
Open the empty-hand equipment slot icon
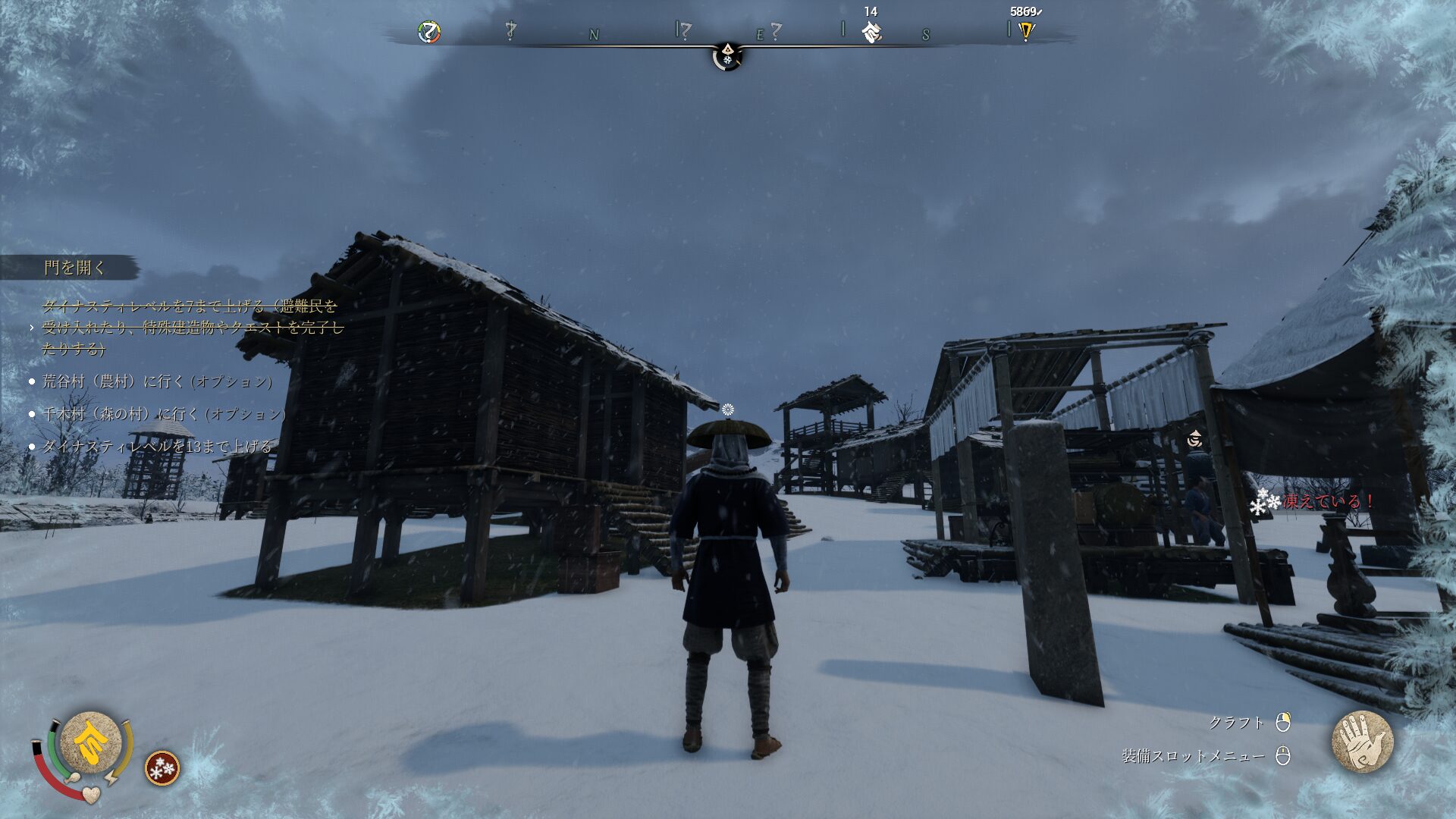point(1362,742)
